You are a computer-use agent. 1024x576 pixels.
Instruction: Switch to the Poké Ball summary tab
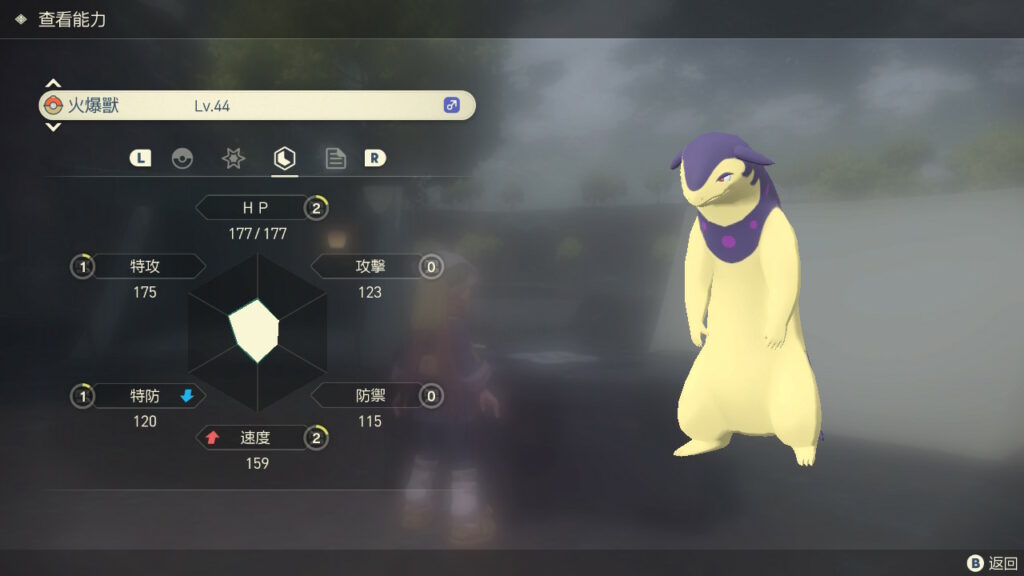point(182,158)
